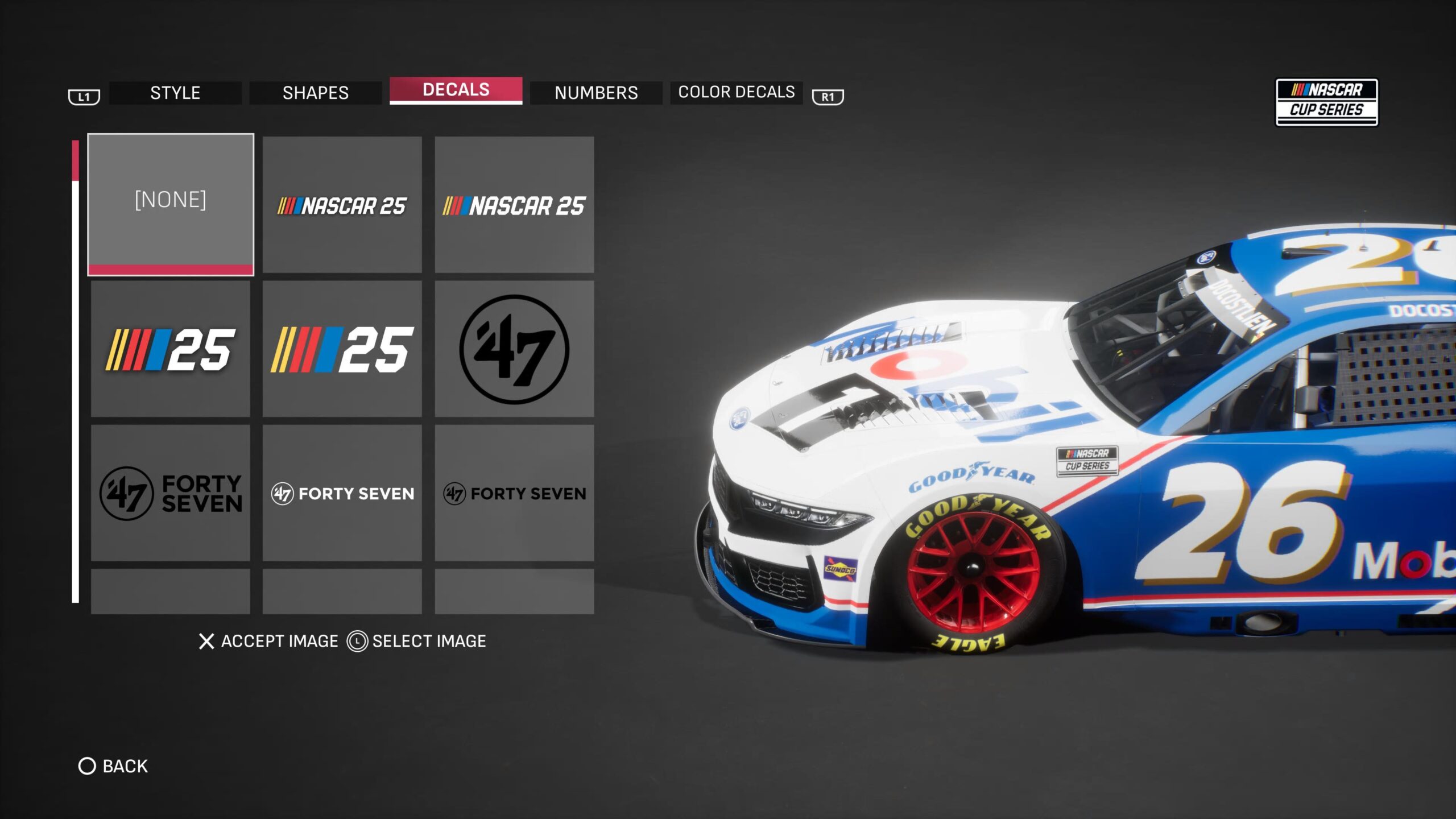Go back with the Back button
The width and height of the screenshot is (1456, 819).
(x=113, y=766)
